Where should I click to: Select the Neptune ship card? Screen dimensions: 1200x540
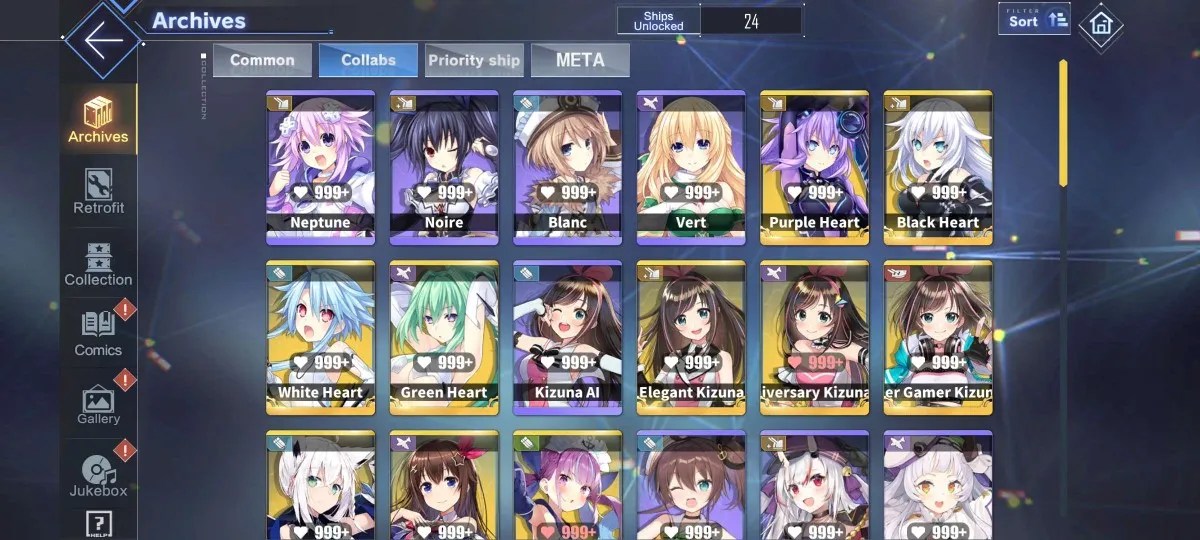coord(320,167)
